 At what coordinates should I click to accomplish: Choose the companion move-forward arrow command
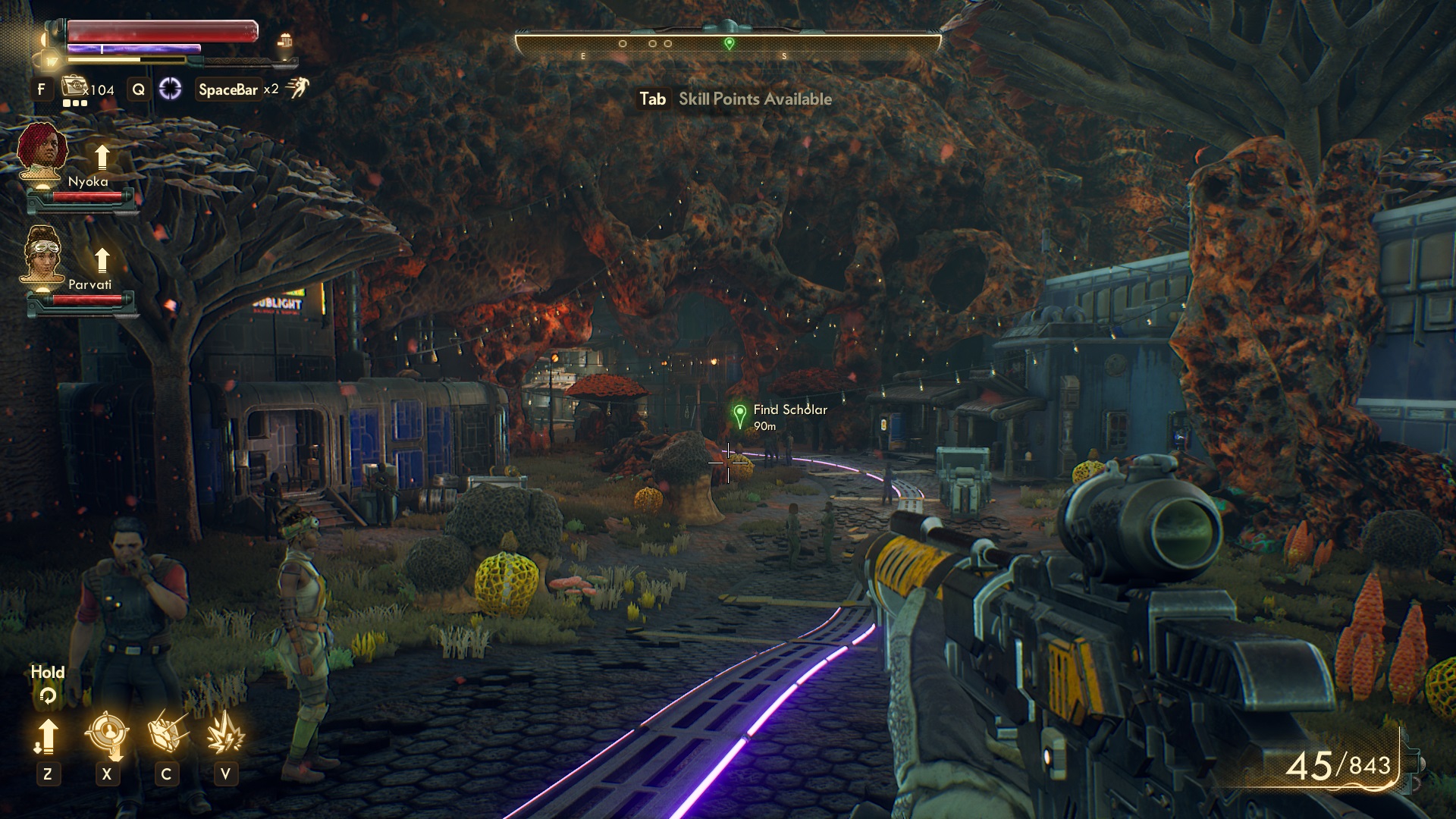[47, 736]
